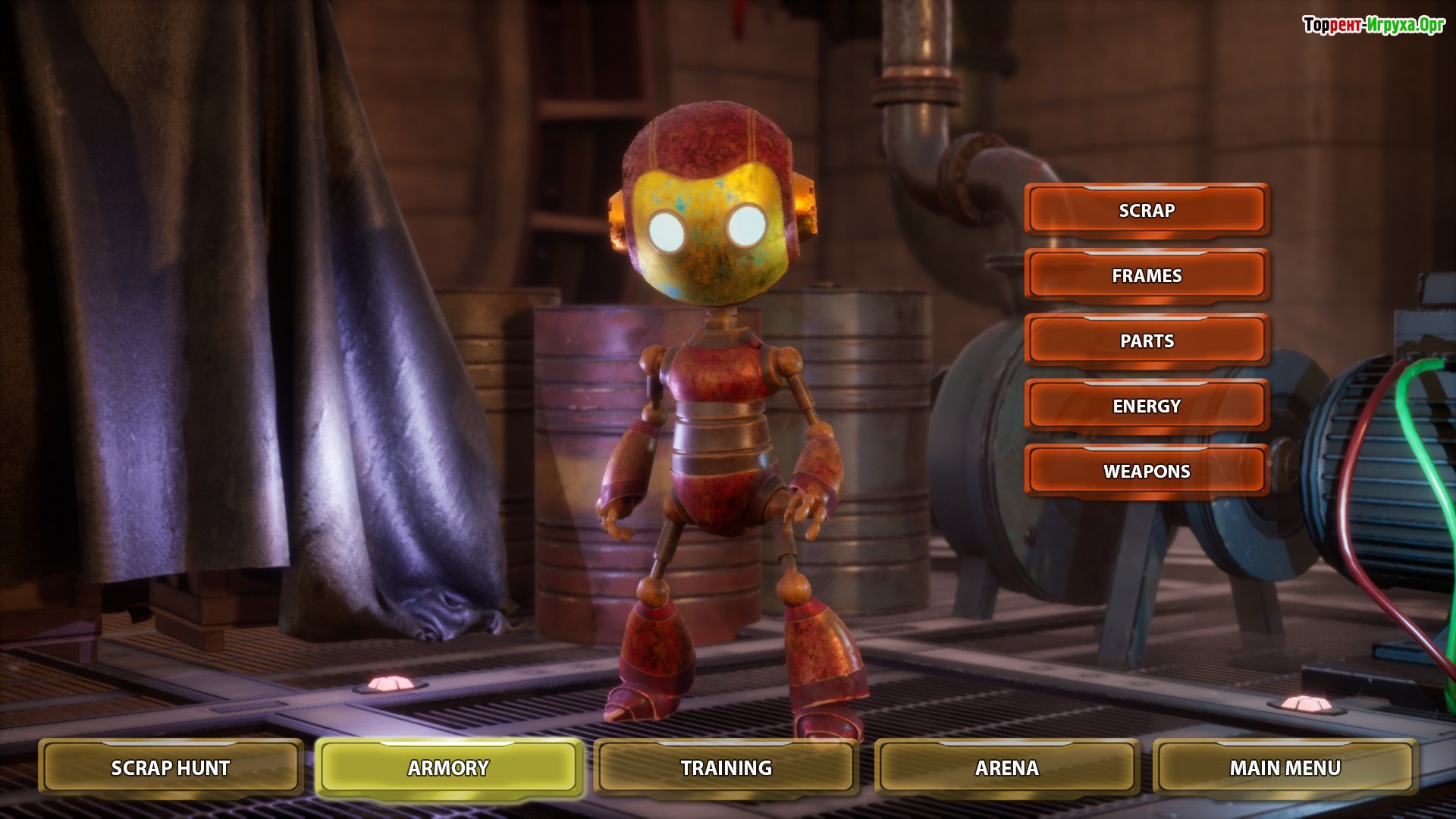1456x819 pixels.
Task: Return to the Main Menu
Action: point(1285,767)
